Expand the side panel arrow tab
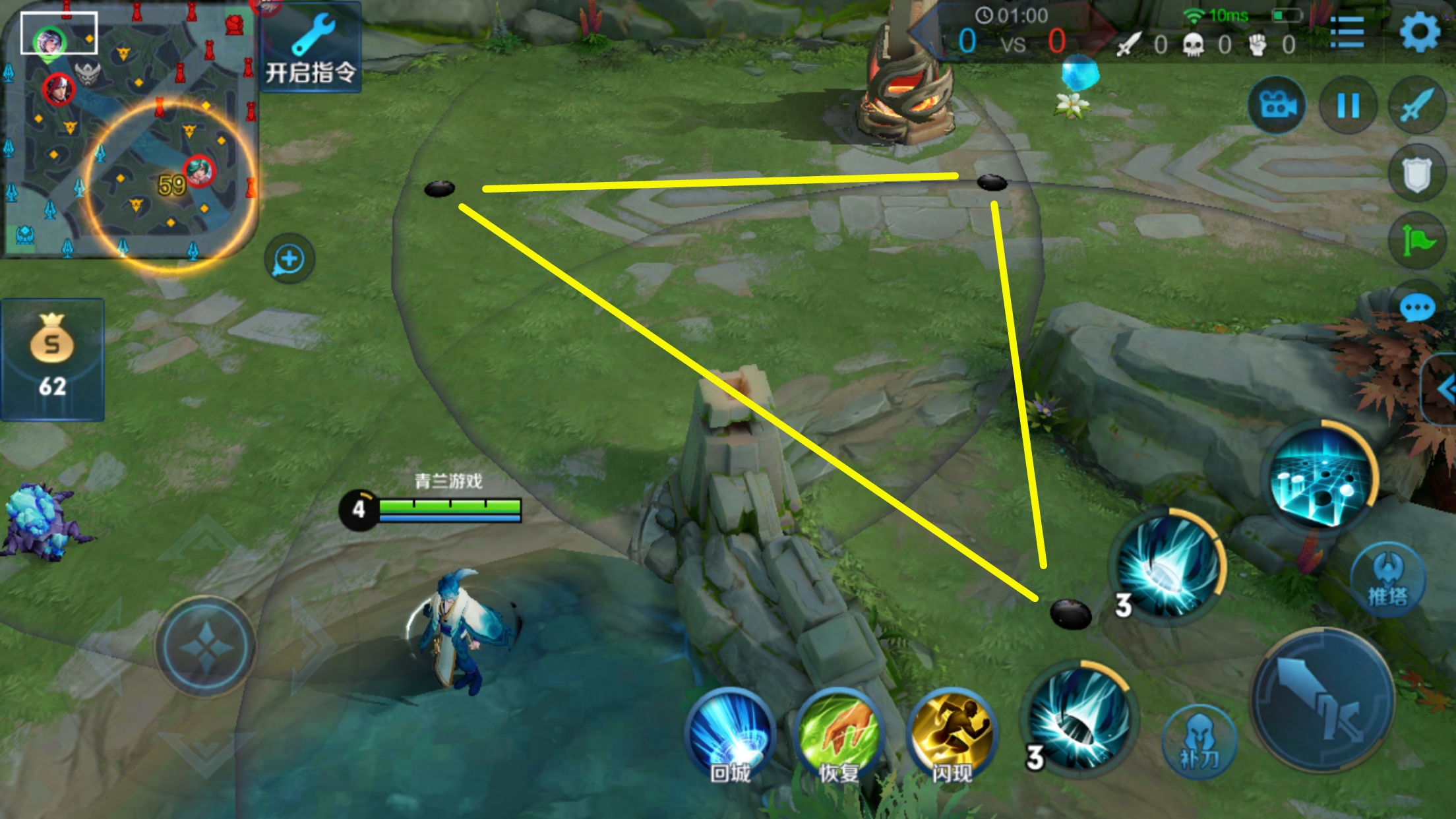The height and width of the screenshot is (819, 1456). [x=1443, y=389]
